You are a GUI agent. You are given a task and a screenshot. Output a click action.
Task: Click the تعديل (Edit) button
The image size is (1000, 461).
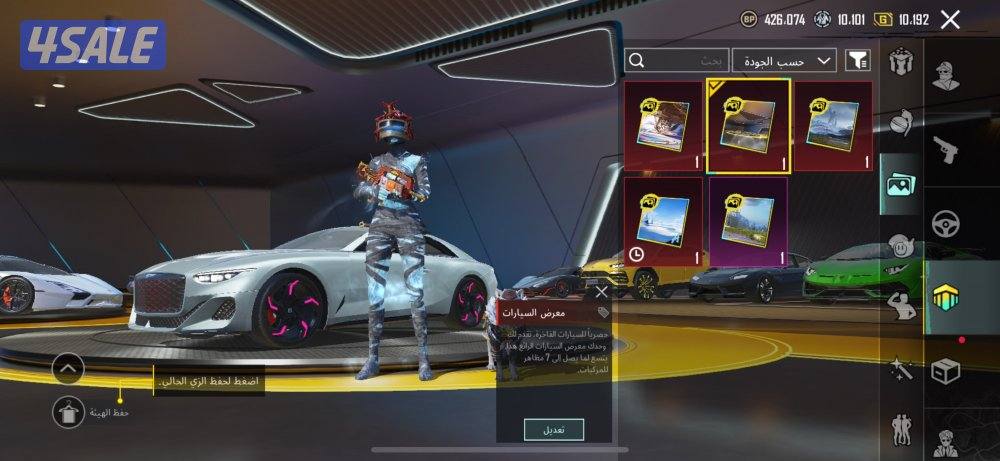(x=554, y=429)
